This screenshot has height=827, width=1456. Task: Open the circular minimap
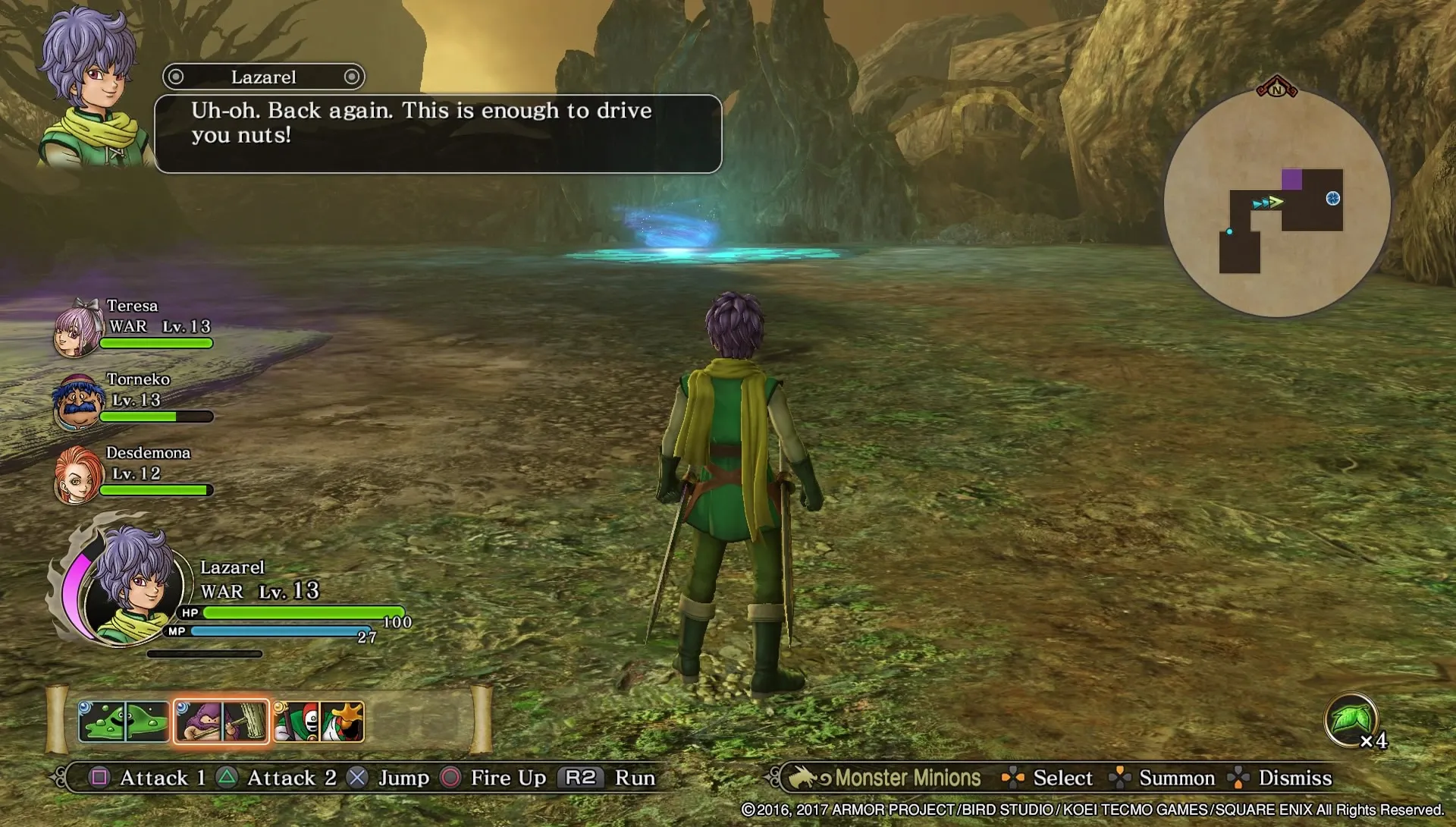1277,203
